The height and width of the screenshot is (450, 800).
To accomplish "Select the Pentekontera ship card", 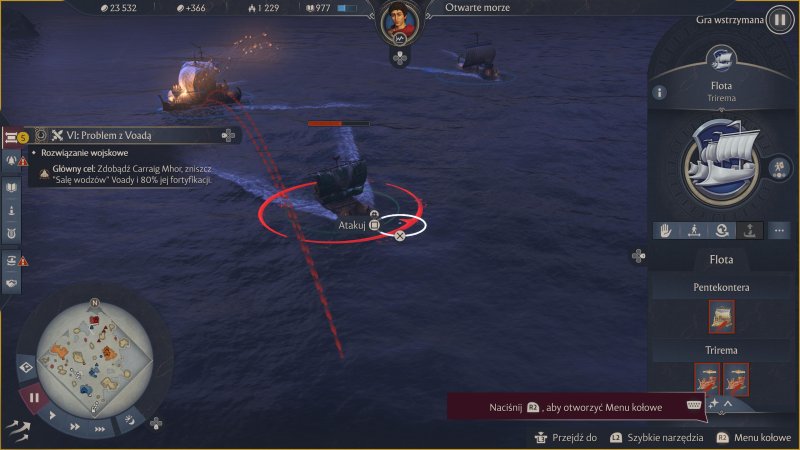I will [720, 317].
